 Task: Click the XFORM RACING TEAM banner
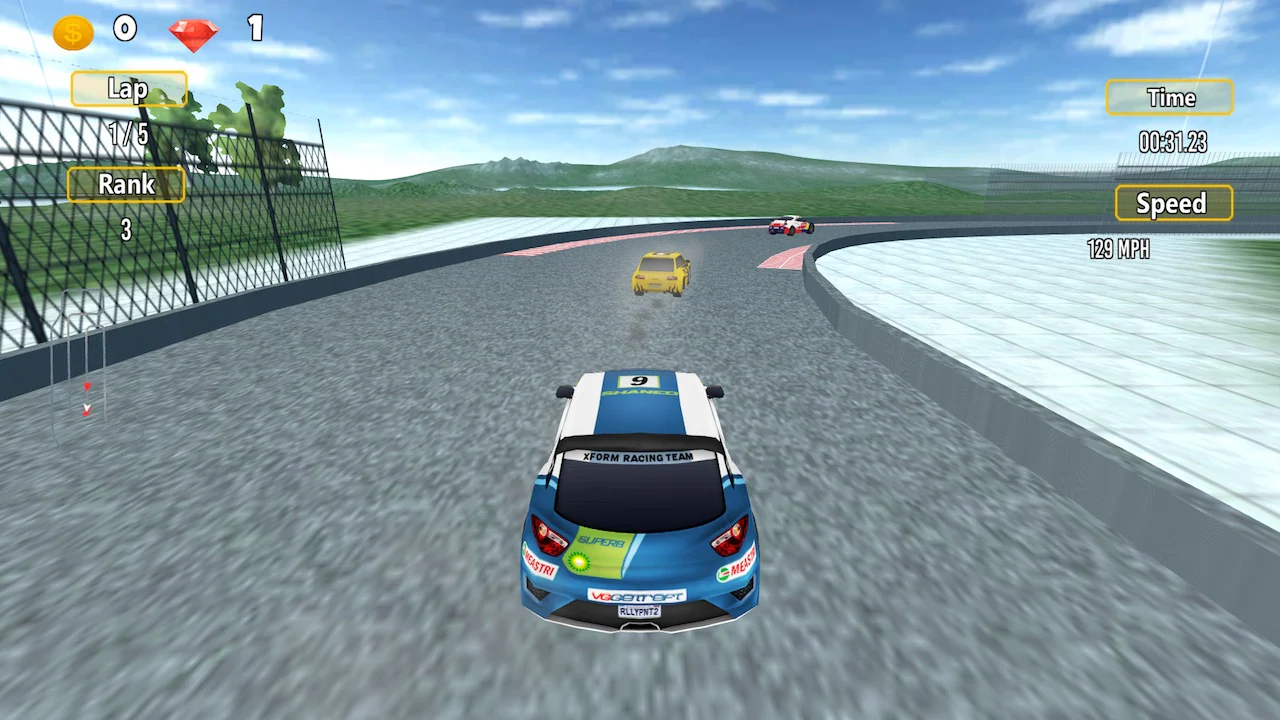coord(640,455)
